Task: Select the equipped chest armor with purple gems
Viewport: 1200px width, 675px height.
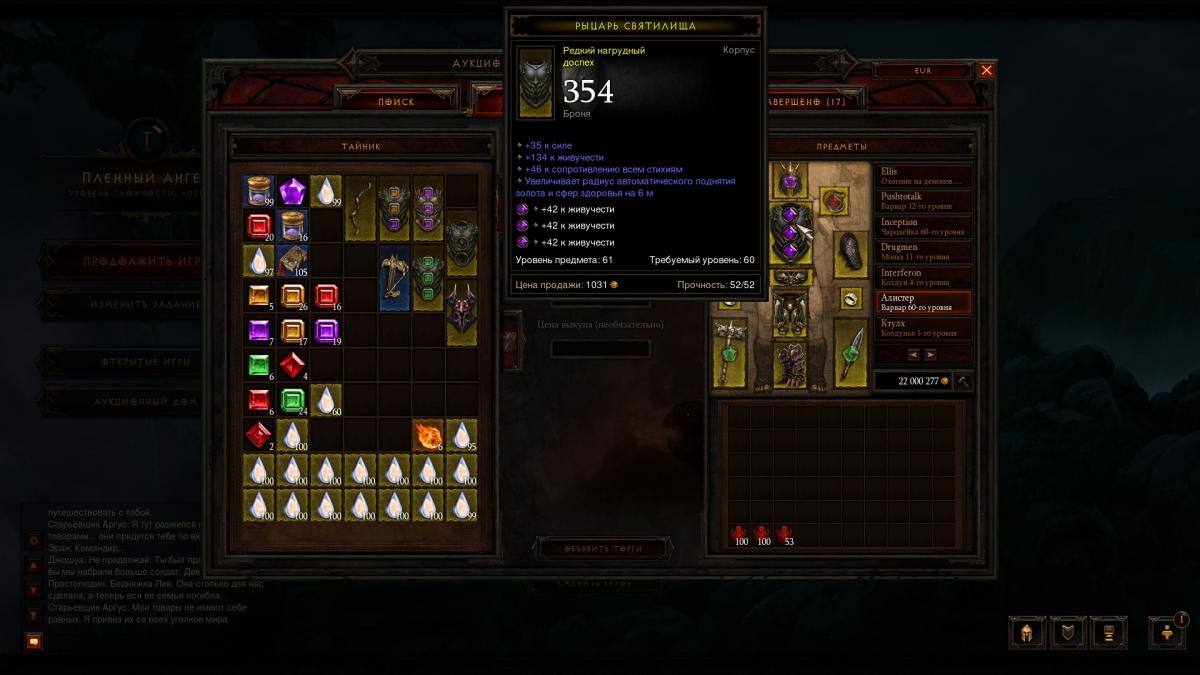Action: (x=790, y=231)
